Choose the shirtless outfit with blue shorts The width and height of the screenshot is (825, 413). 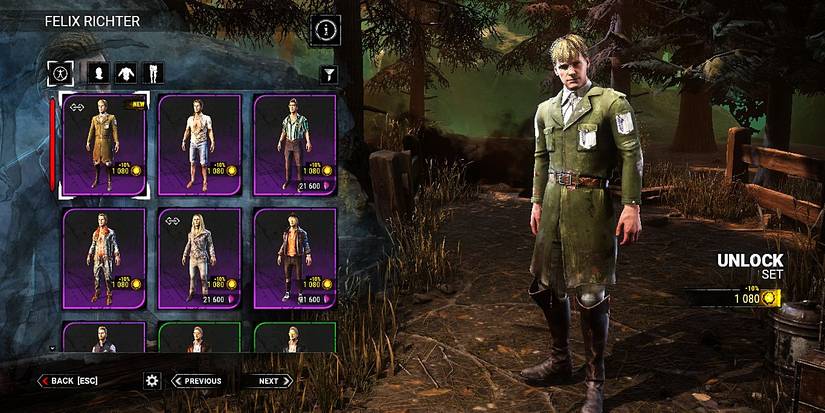point(199,145)
